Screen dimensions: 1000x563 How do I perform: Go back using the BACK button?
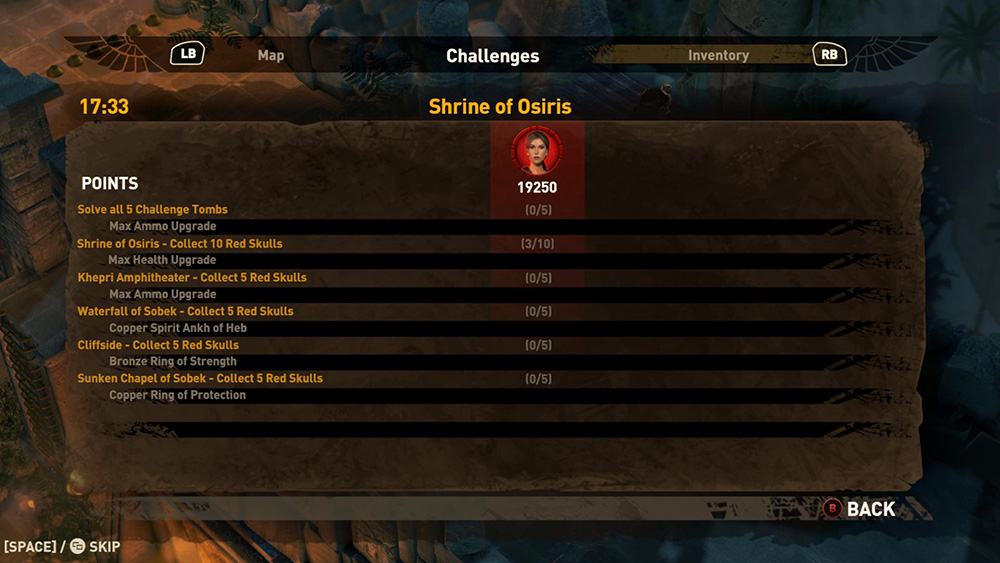coord(870,509)
